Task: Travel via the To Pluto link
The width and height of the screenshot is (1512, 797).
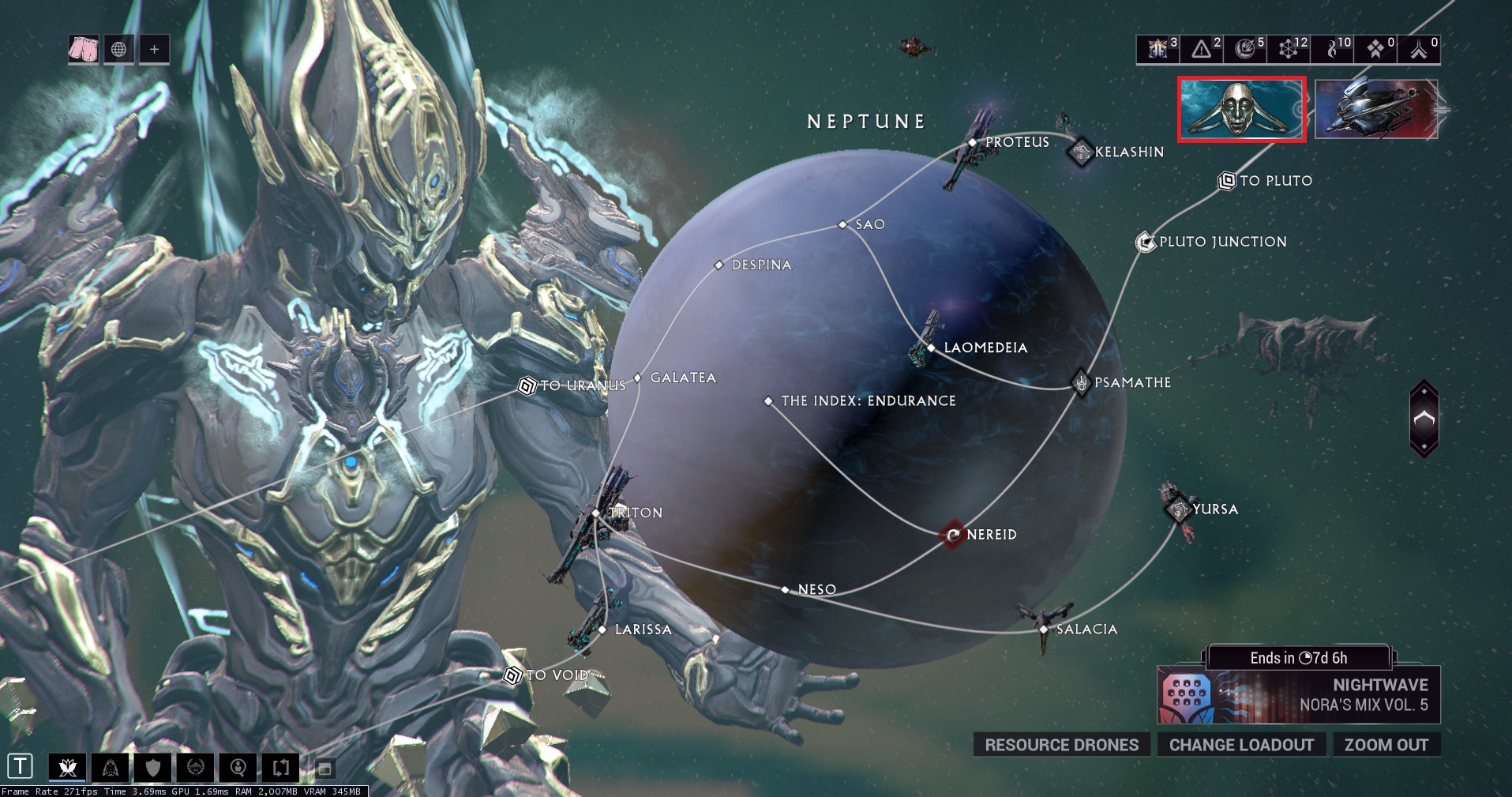Action: coord(1227,181)
